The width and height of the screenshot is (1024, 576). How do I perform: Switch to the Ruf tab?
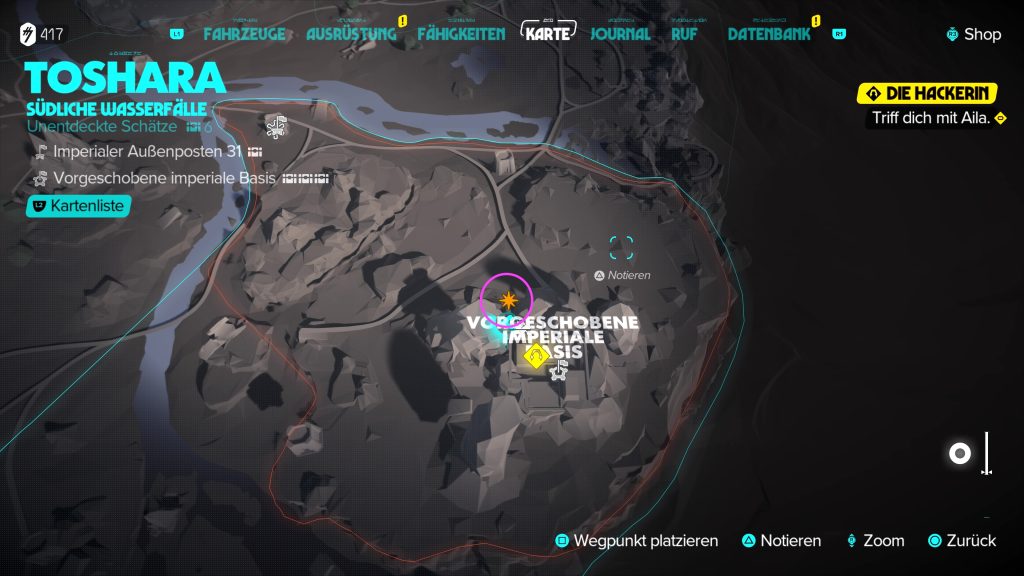coord(684,34)
